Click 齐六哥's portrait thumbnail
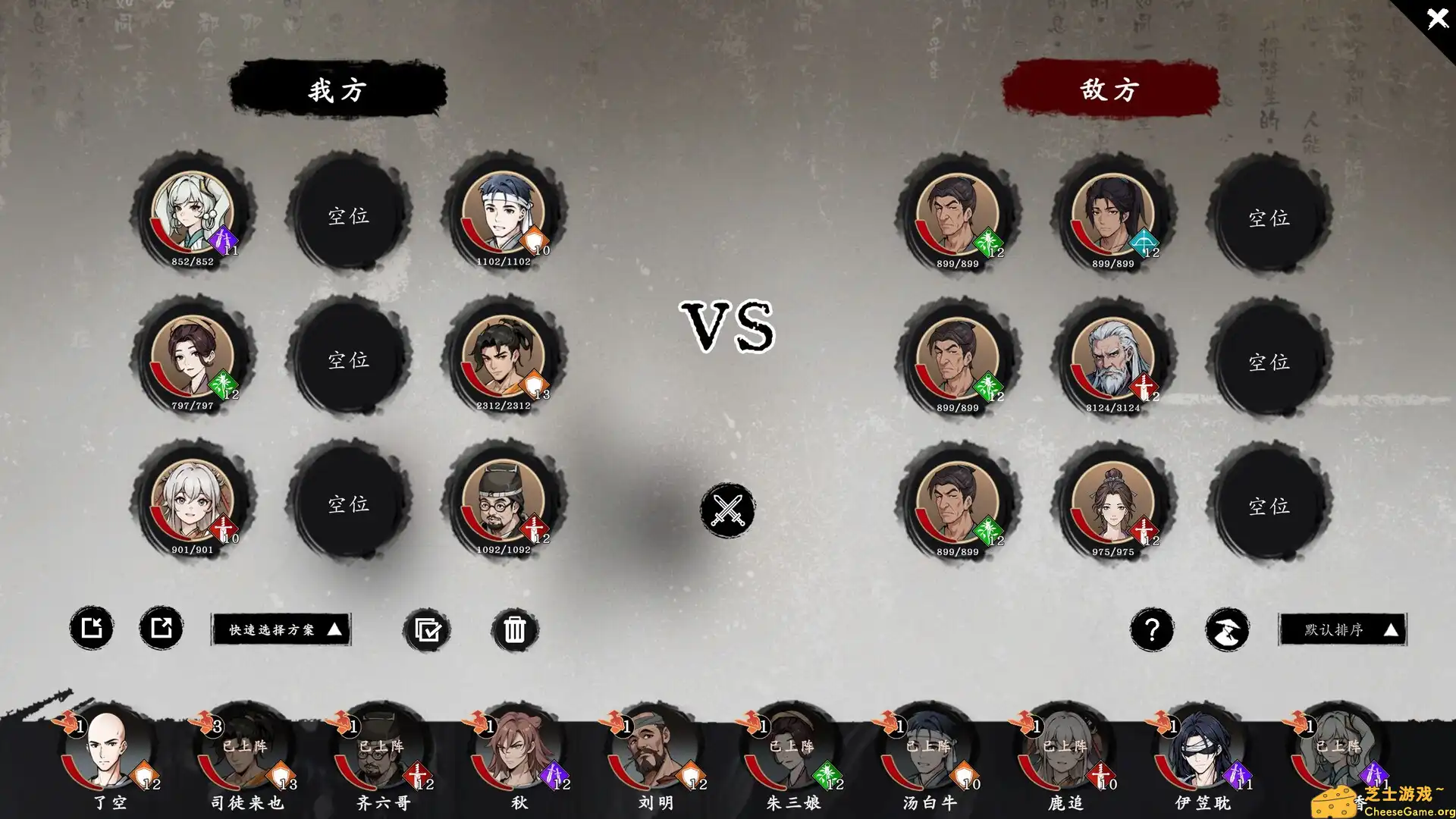Viewport: 1456px width, 819px height. 379,758
